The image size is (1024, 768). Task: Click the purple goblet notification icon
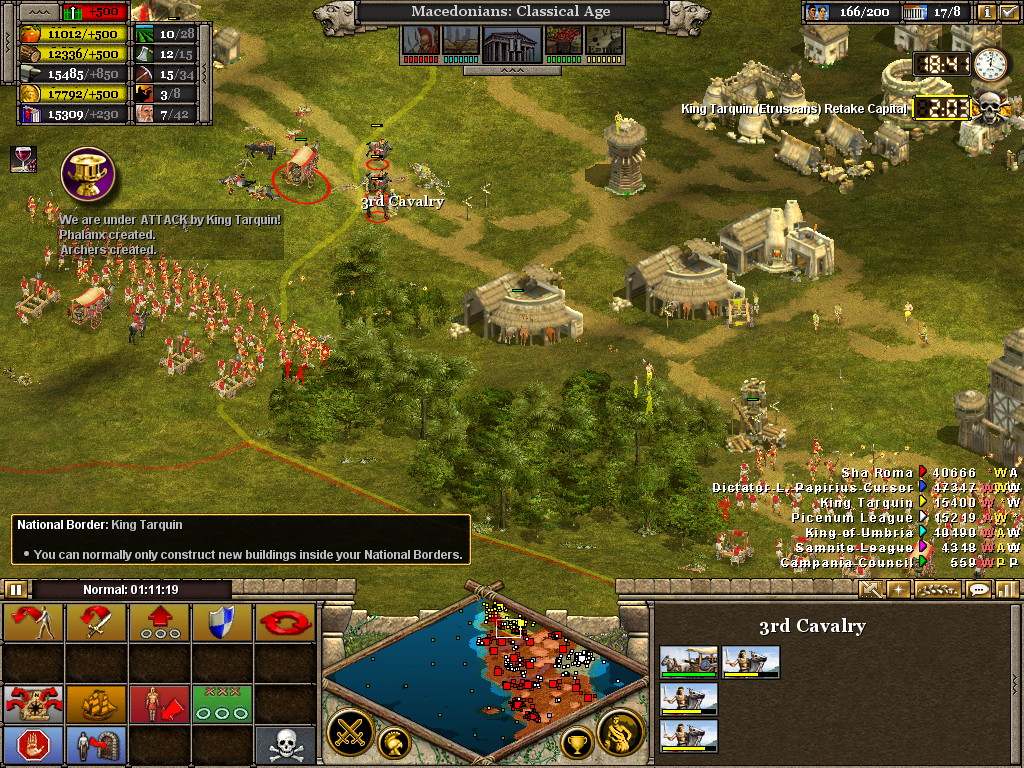click(89, 173)
